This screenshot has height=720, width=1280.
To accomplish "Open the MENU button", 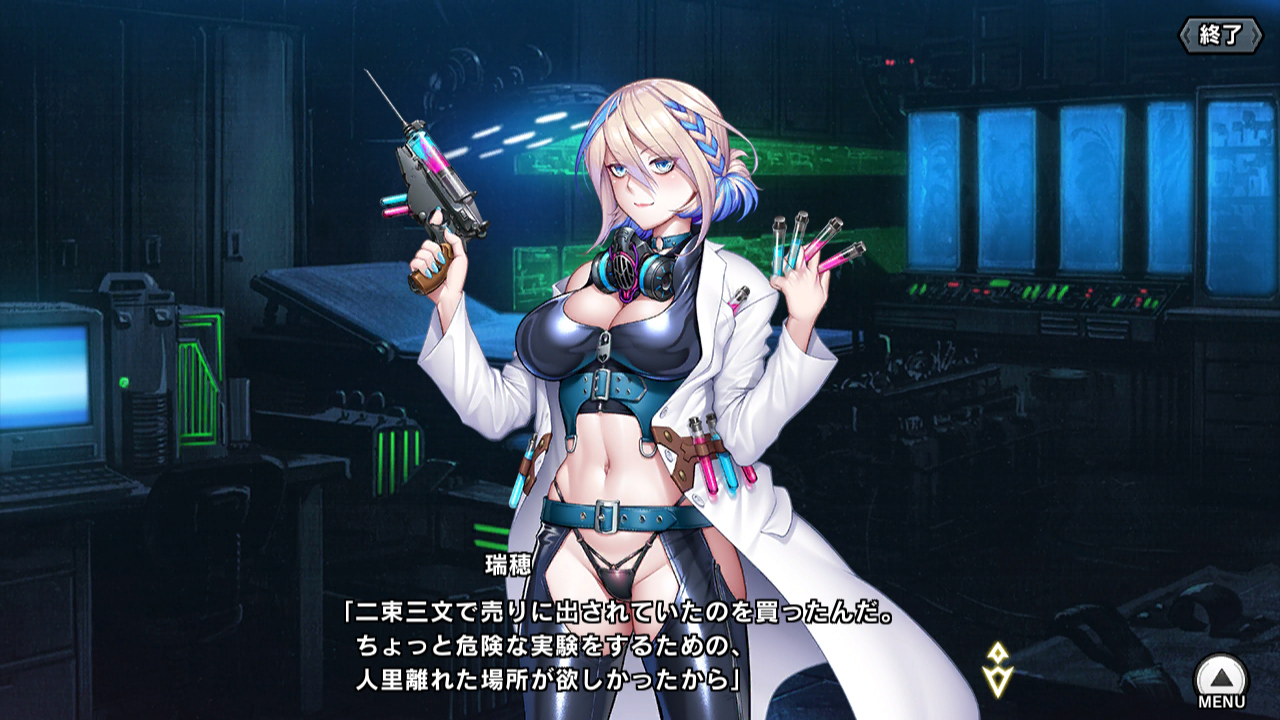I will [1221, 680].
